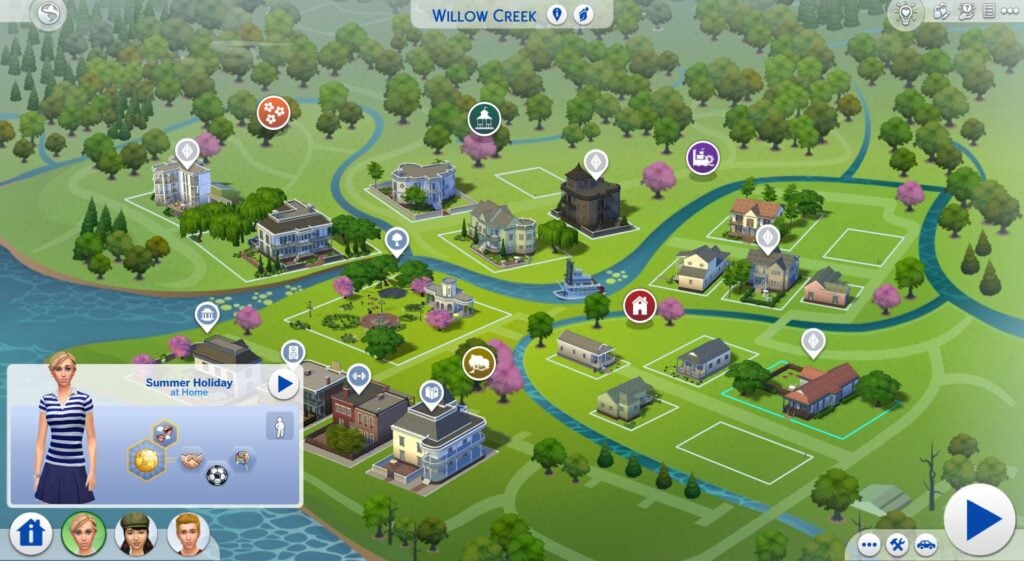Click the large play button
The height and width of the screenshot is (561, 1024).
[x=979, y=519]
